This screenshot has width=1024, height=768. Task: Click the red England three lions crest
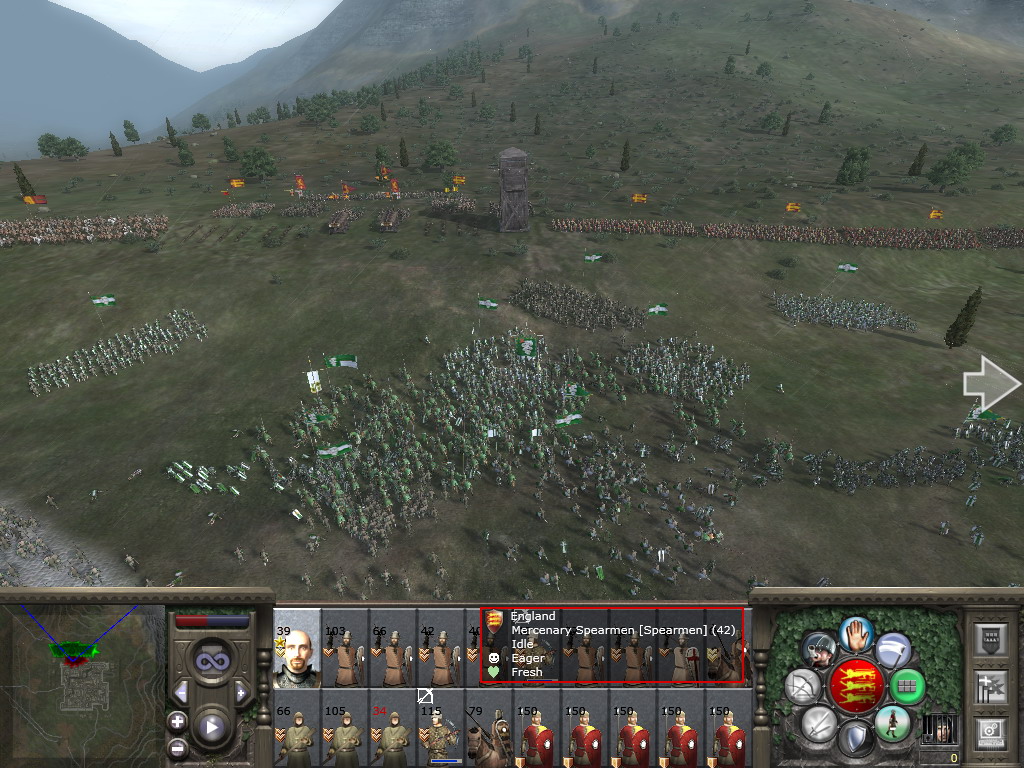click(x=856, y=686)
